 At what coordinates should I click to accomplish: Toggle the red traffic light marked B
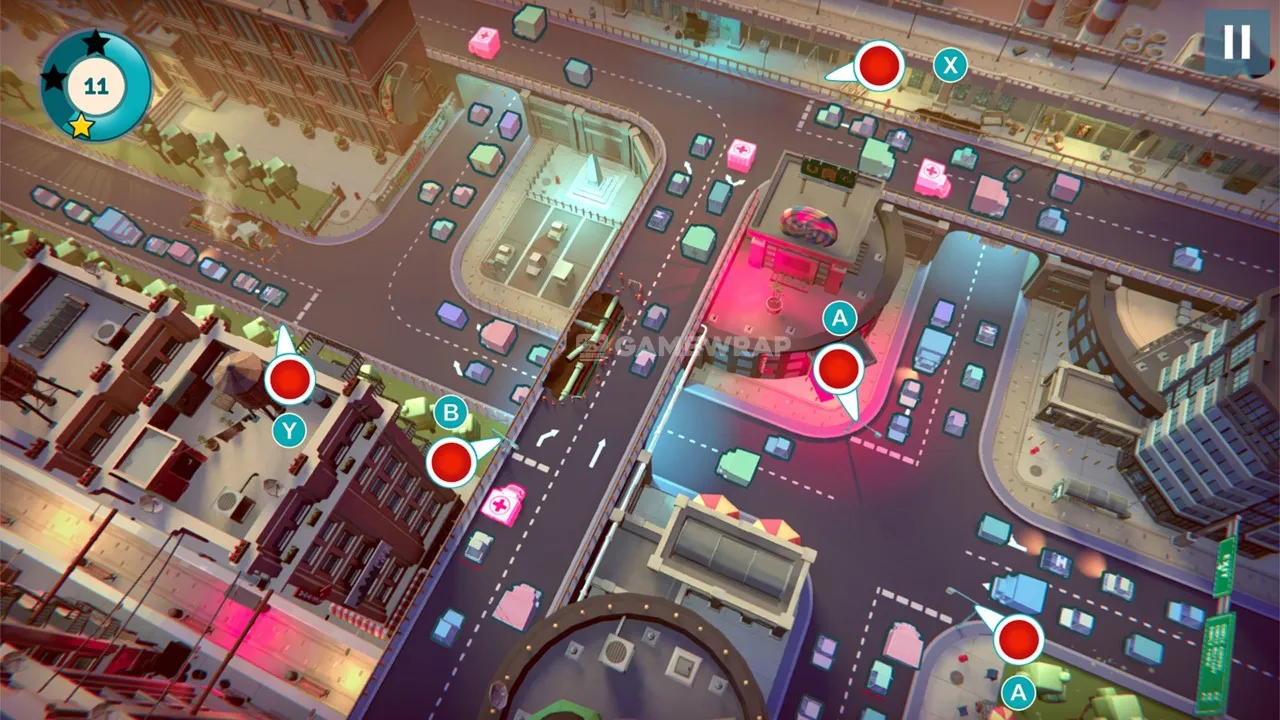451,462
